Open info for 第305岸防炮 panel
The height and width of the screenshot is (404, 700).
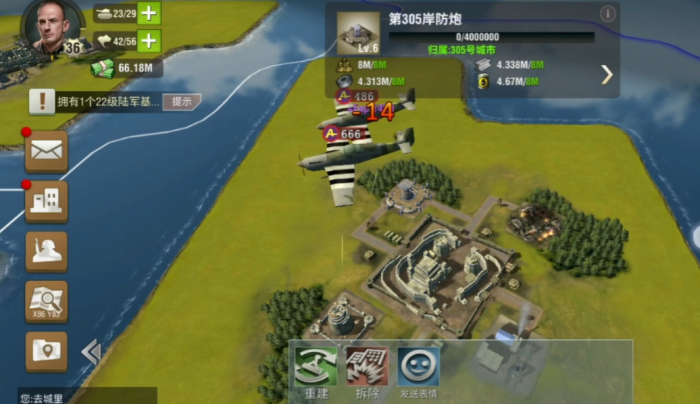(x=607, y=14)
